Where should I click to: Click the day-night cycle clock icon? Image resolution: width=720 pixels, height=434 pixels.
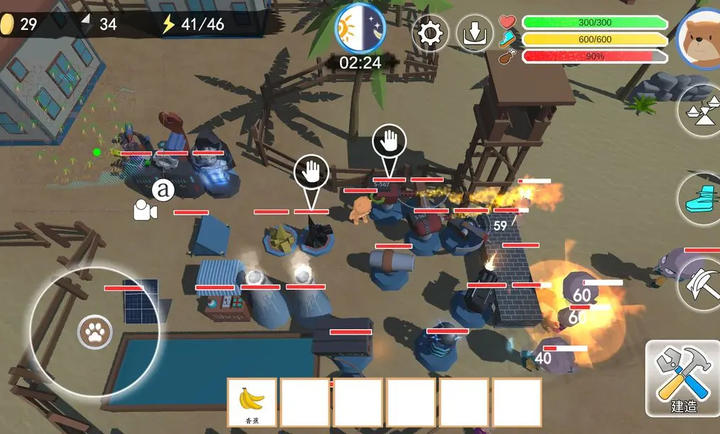[359, 28]
